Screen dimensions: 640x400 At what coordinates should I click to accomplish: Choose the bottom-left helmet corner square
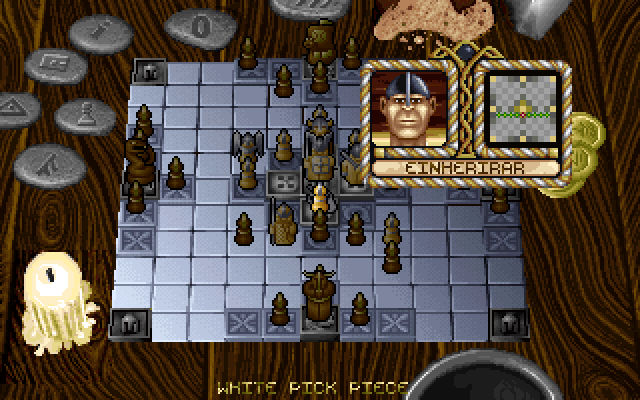pos(129,322)
